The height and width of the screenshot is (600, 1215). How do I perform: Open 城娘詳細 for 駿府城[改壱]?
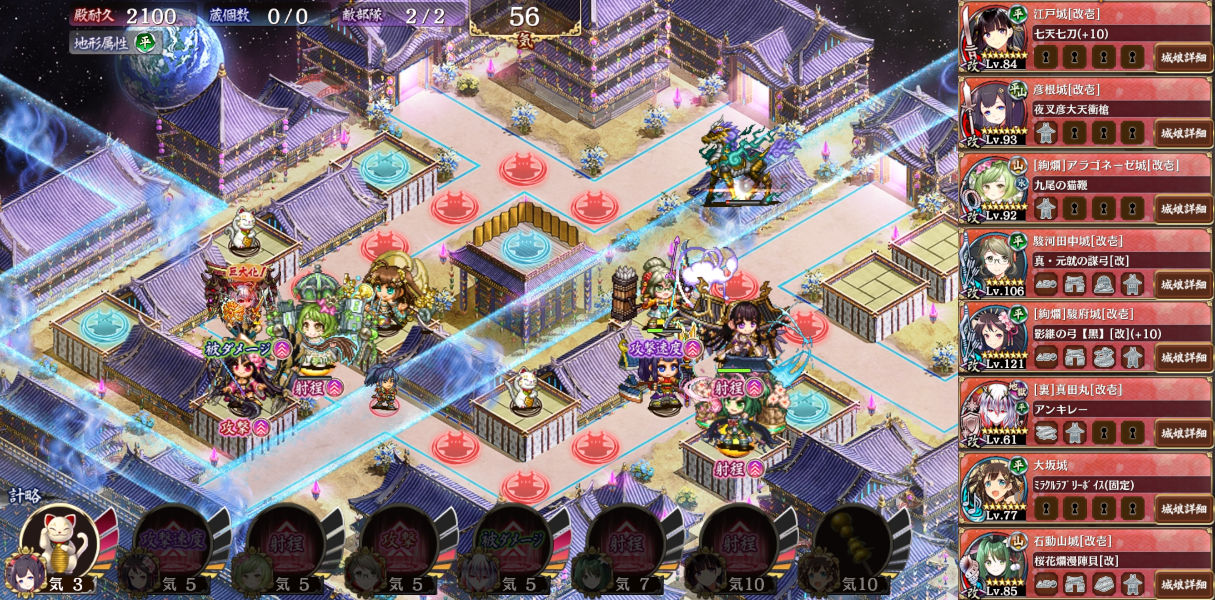[1183, 358]
